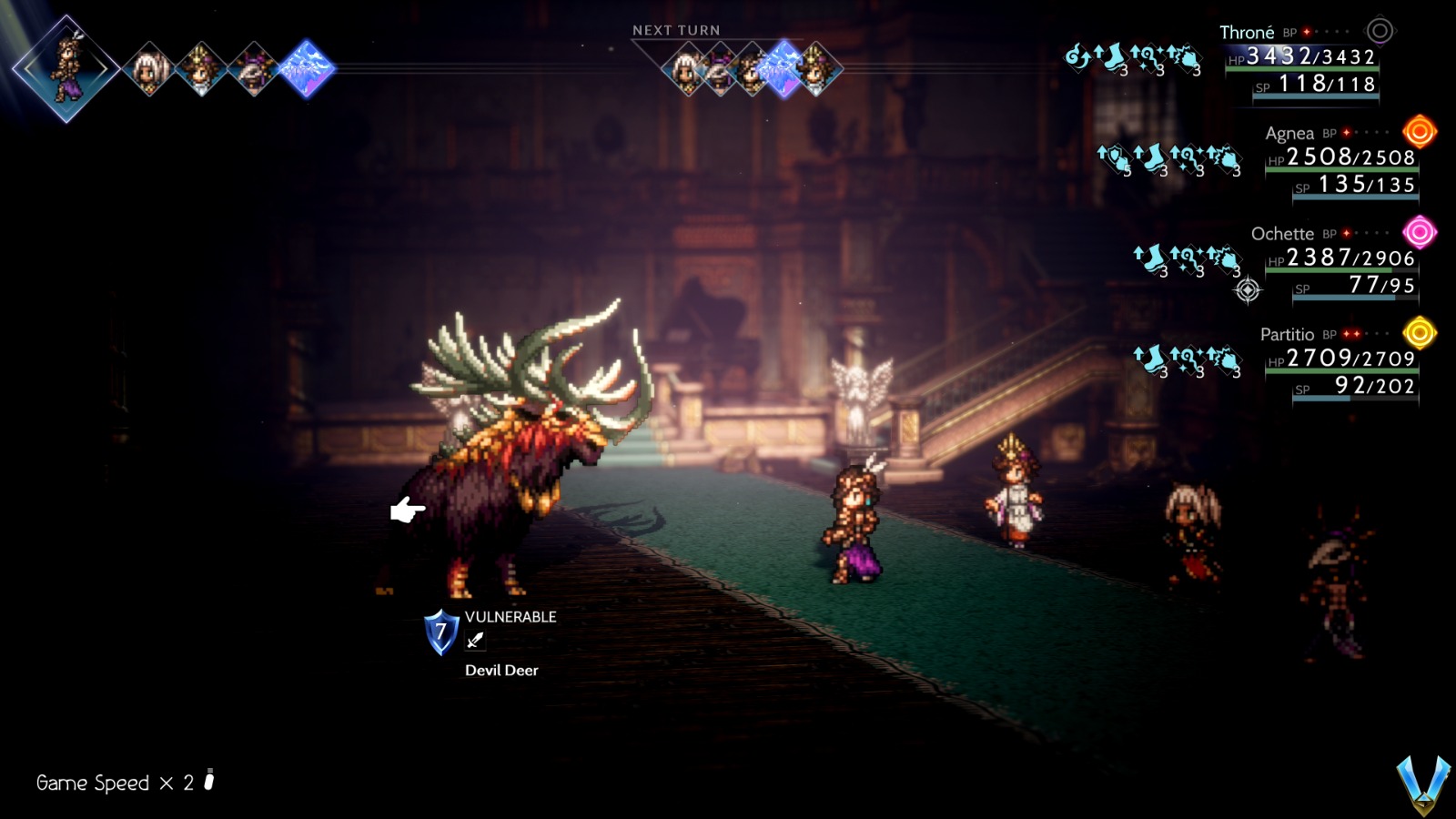Screen dimensions: 1456x819
Task: Click the potion icon next to Game Speed
Action: pyautogui.click(x=207, y=781)
